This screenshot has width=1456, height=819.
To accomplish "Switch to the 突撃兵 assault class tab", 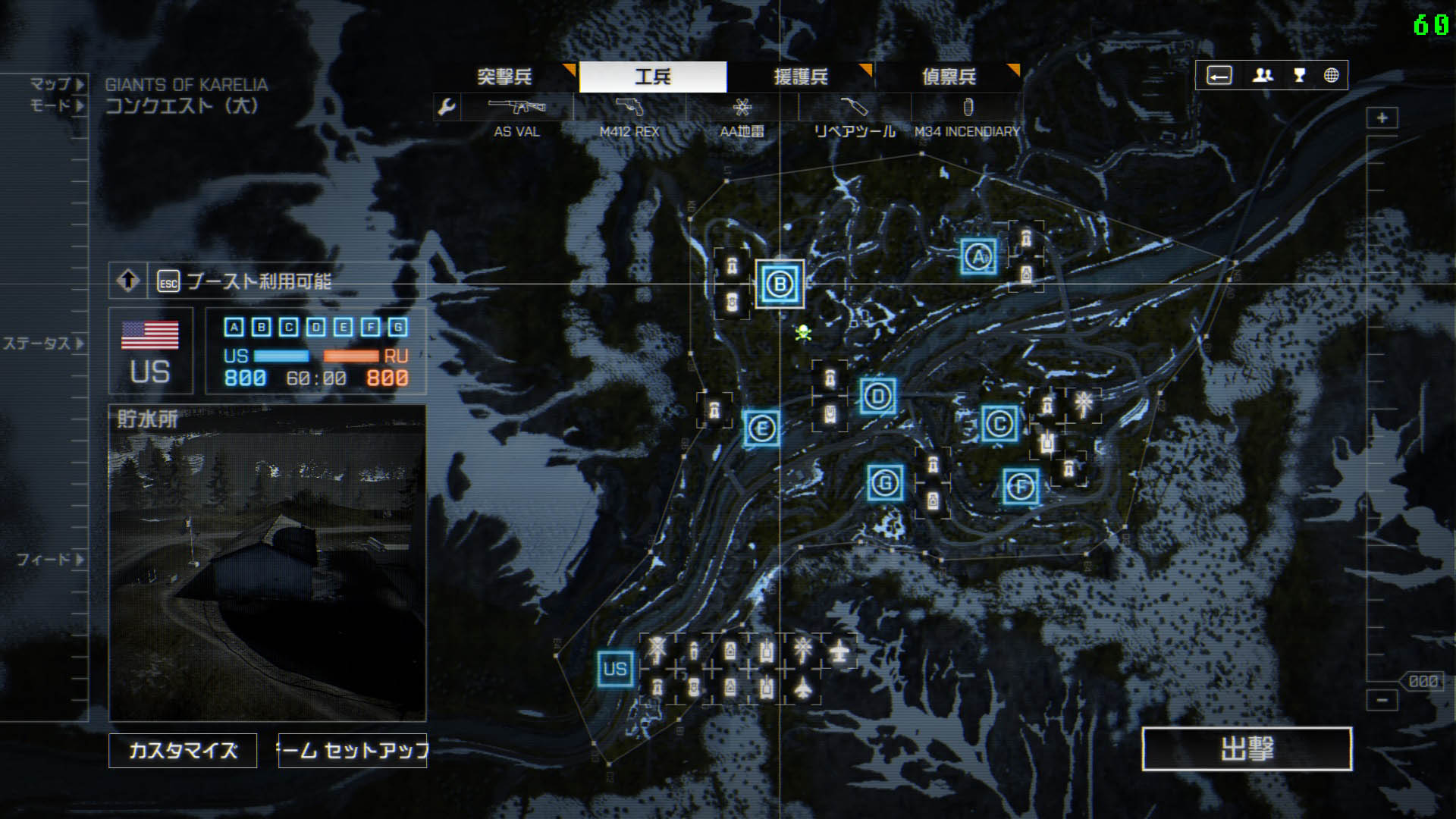I will tap(504, 77).
